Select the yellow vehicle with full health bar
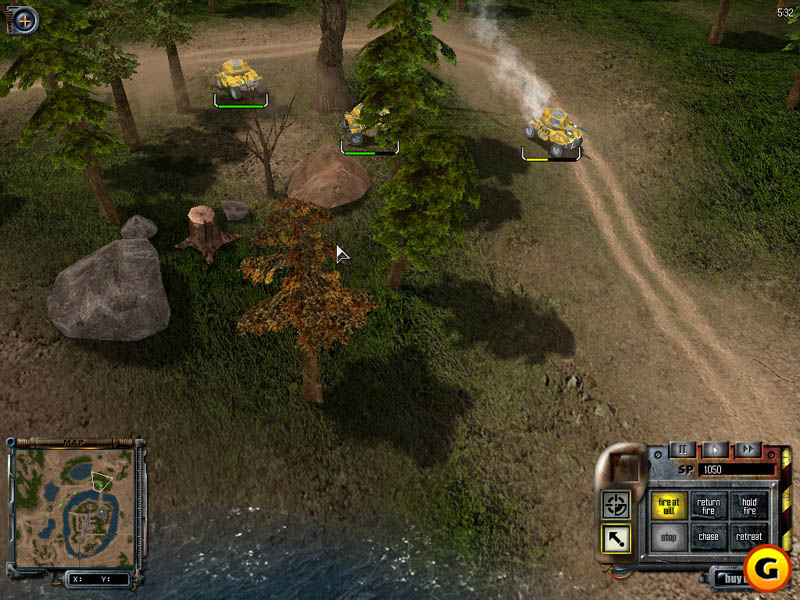The width and height of the screenshot is (800, 600). pyautogui.click(x=240, y=77)
